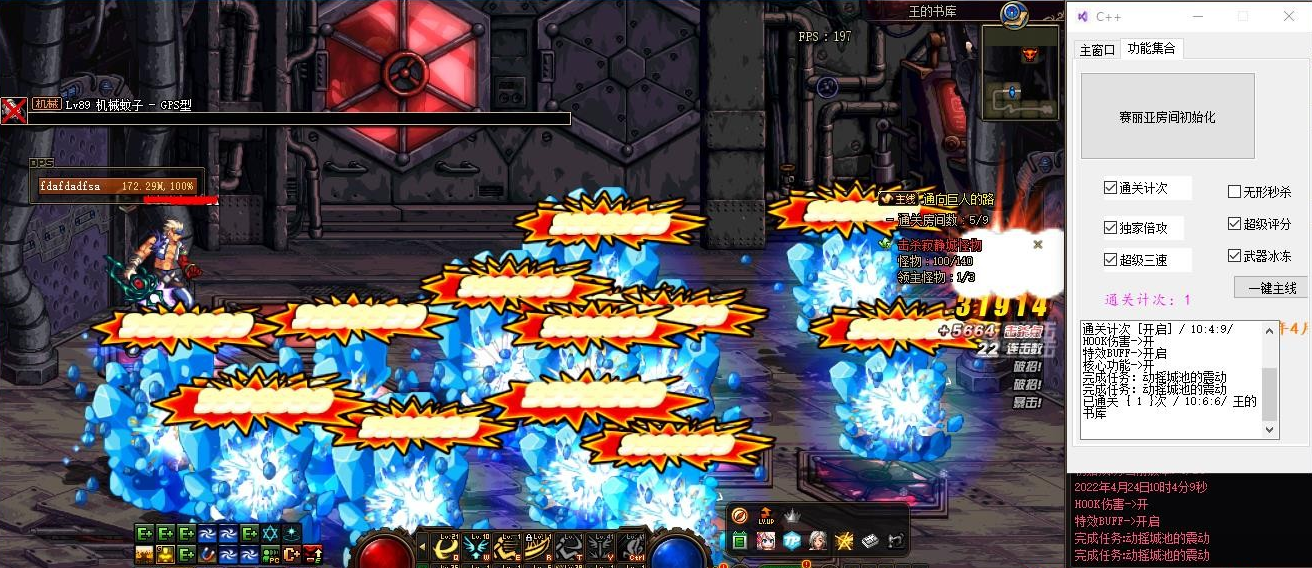Select the dungeon minimap

pyautogui.click(x=1021, y=73)
